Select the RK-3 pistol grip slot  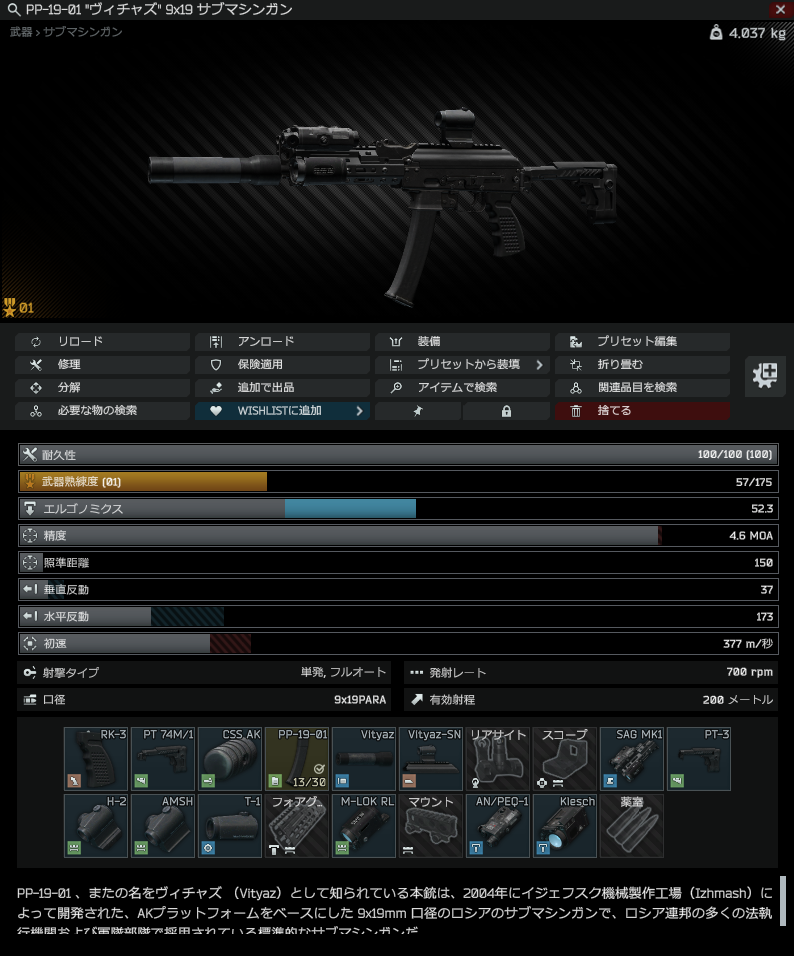(96, 759)
